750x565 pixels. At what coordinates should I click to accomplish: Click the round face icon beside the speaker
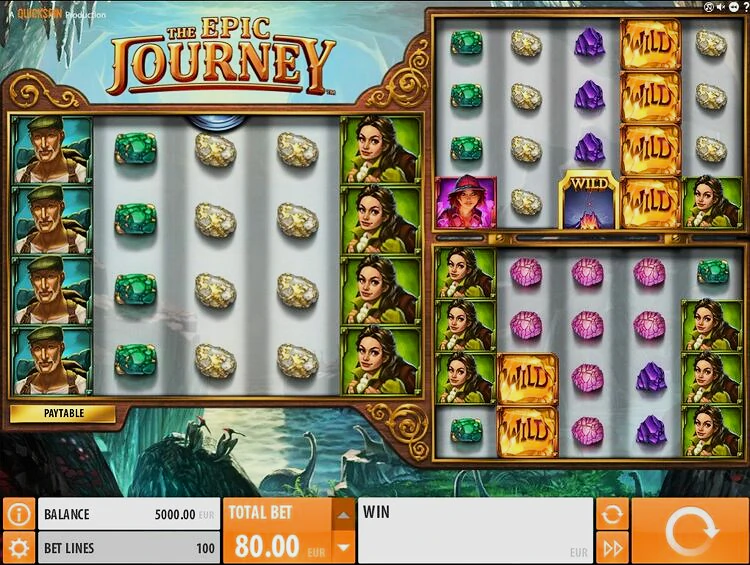pos(709,7)
